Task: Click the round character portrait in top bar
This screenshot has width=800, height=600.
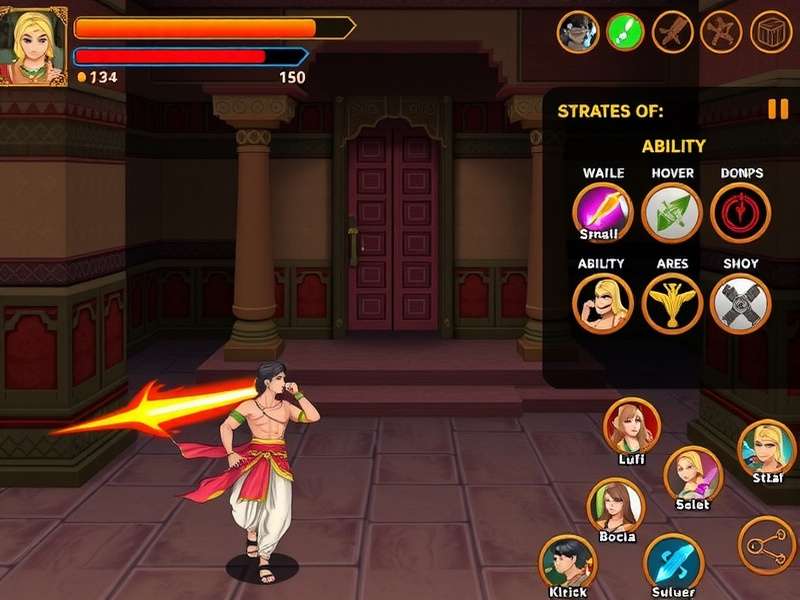Action: 577,32
